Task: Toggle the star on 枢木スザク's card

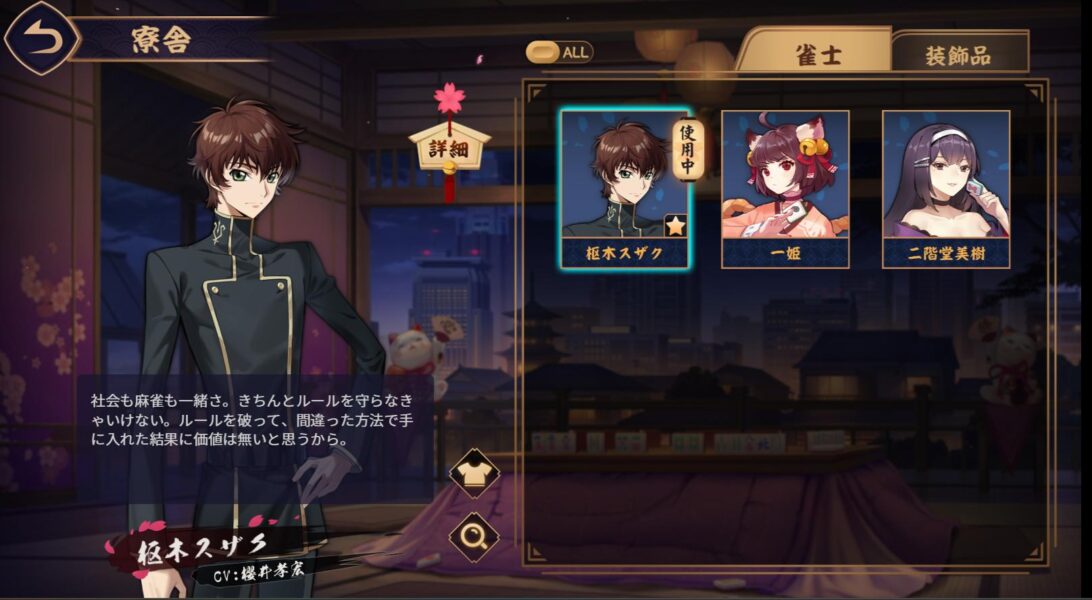Action: (x=675, y=226)
